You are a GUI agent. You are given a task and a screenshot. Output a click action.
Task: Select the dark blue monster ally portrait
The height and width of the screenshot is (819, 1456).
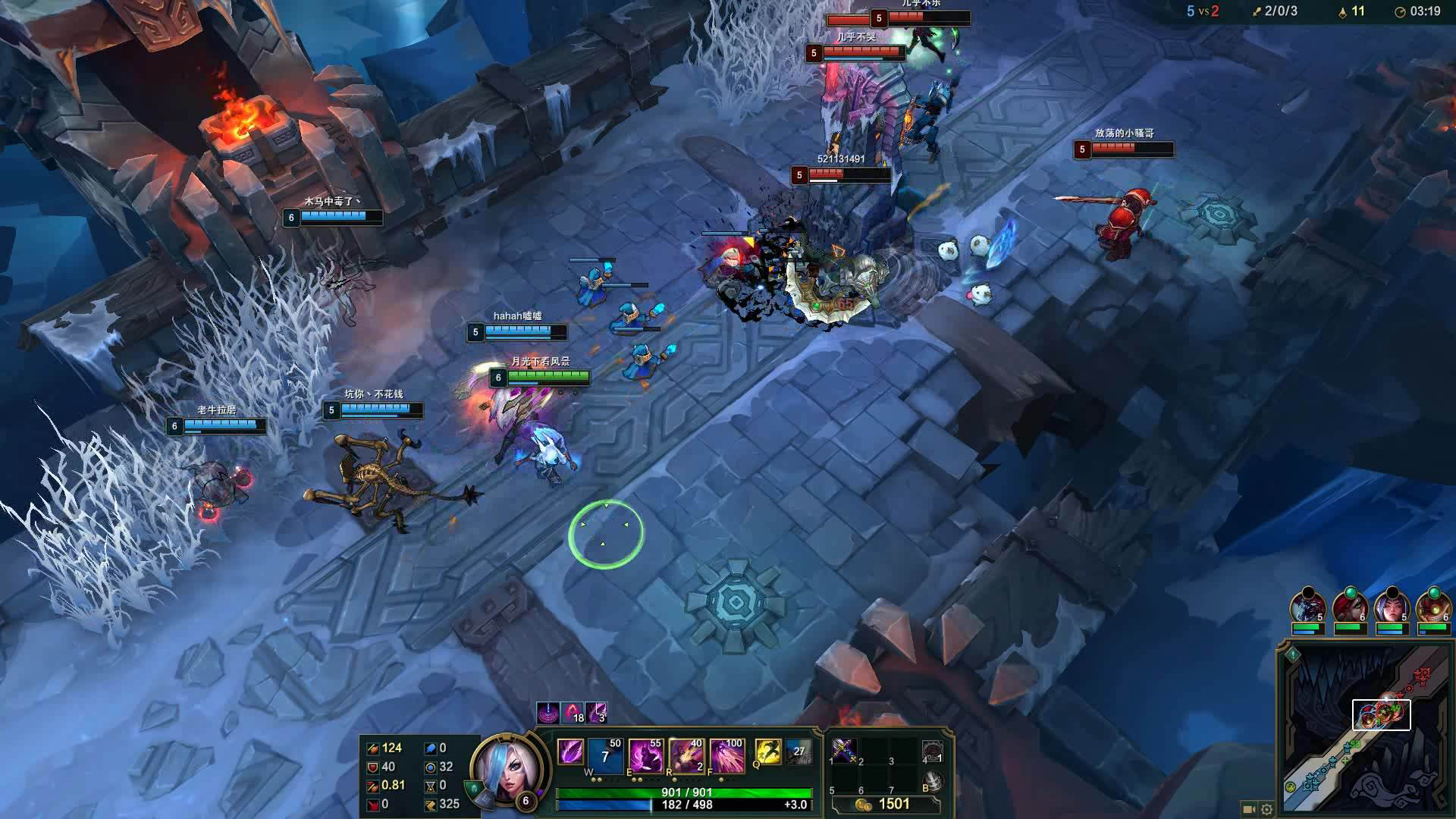pos(1308,608)
